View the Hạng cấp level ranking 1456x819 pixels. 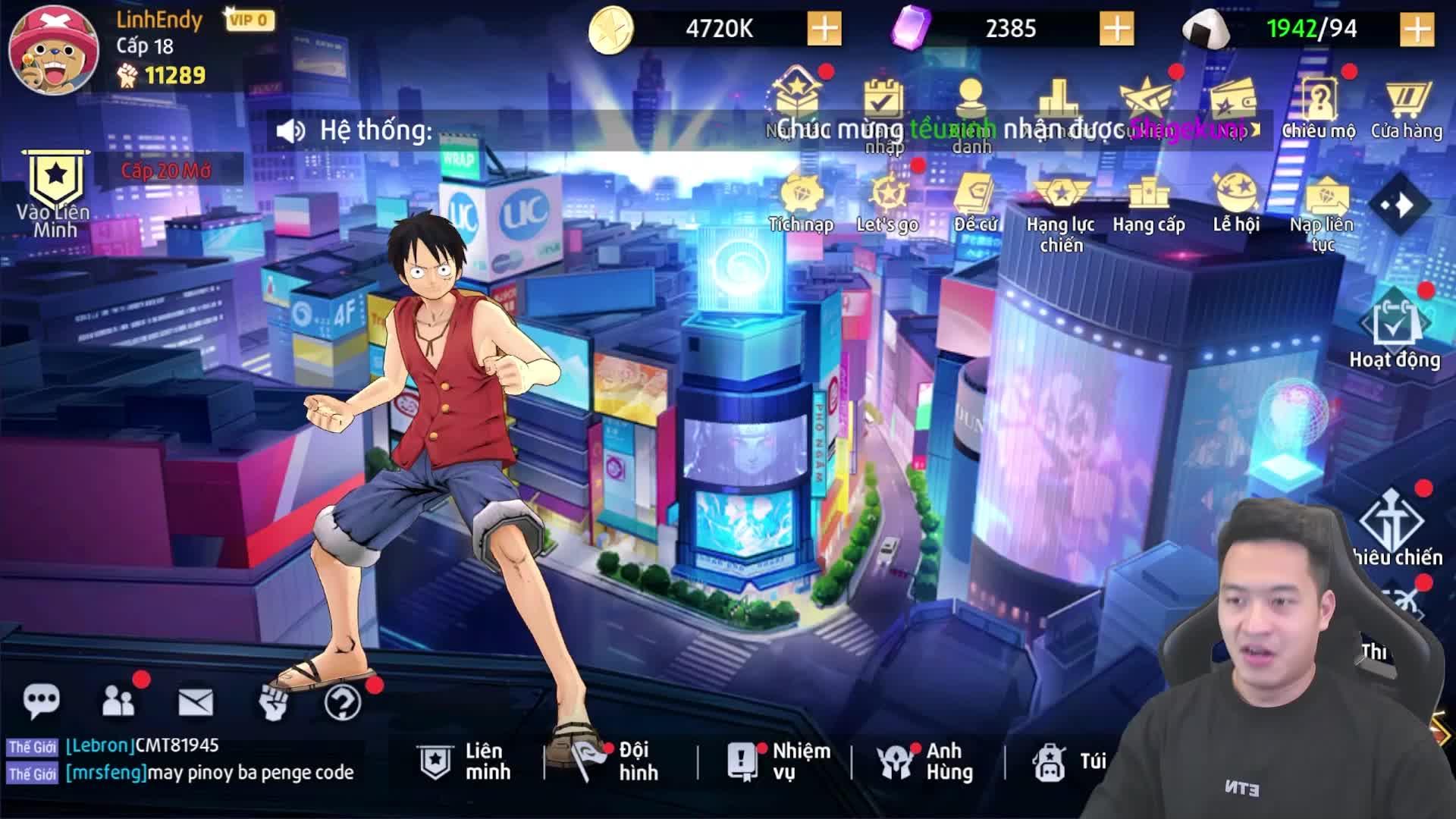pyautogui.click(x=1148, y=202)
